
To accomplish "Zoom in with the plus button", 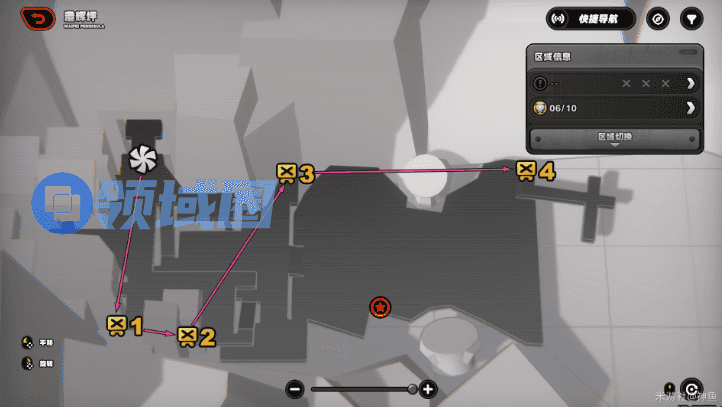I will 428,389.
